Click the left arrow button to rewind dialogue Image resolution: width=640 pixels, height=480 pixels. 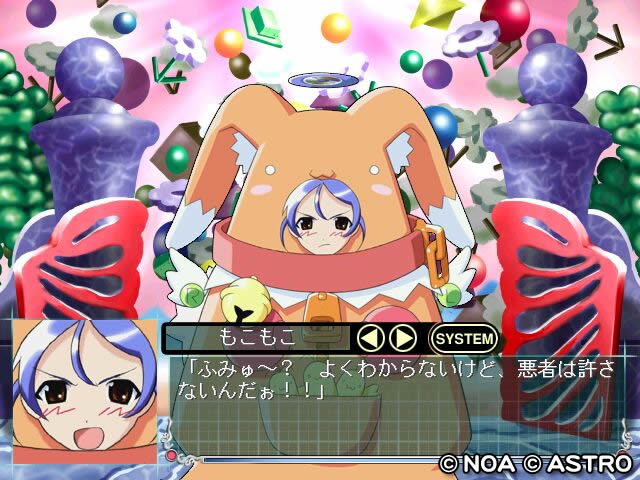point(373,338)
